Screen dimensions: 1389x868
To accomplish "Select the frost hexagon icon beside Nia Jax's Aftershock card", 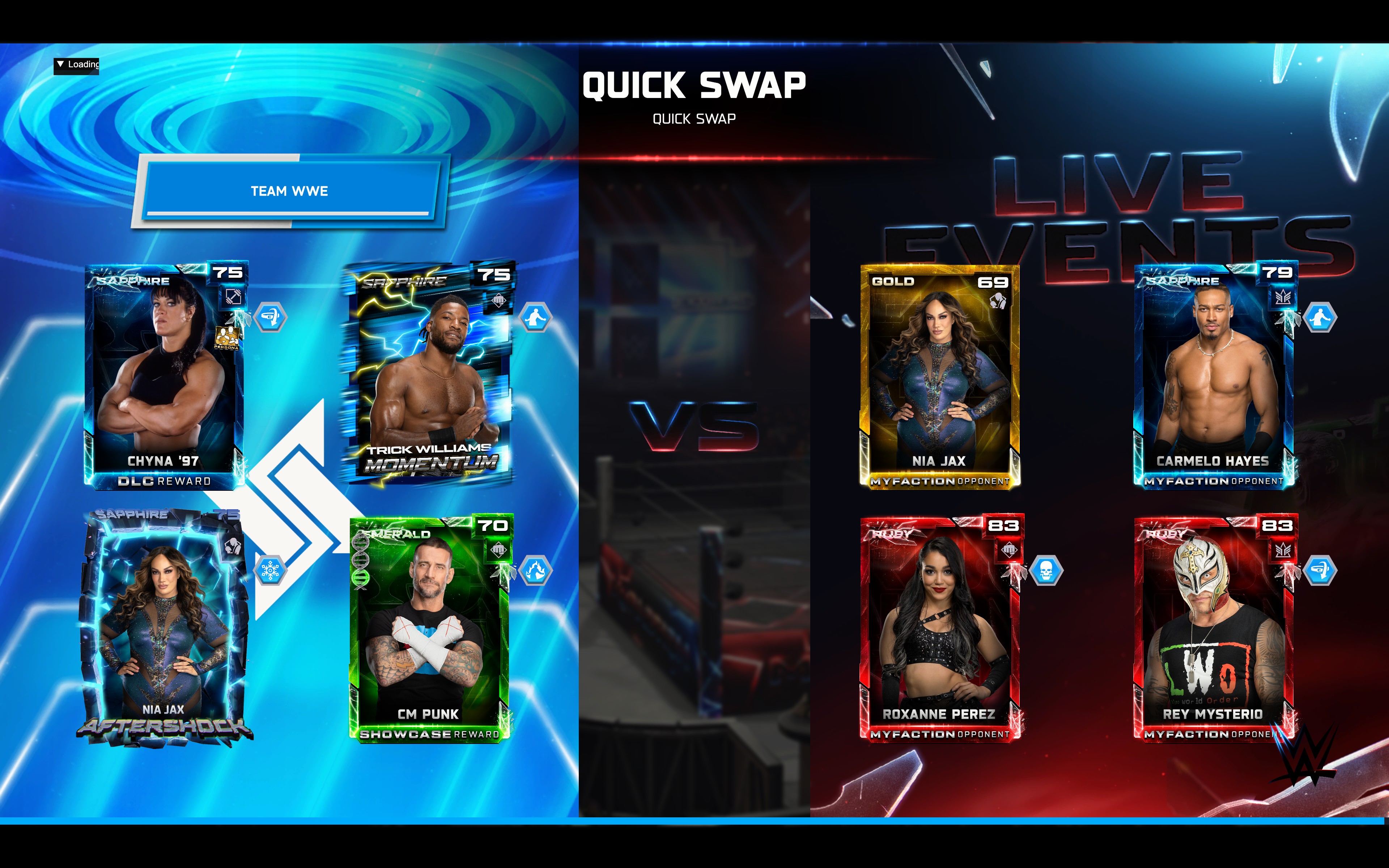I will point(270,571).
